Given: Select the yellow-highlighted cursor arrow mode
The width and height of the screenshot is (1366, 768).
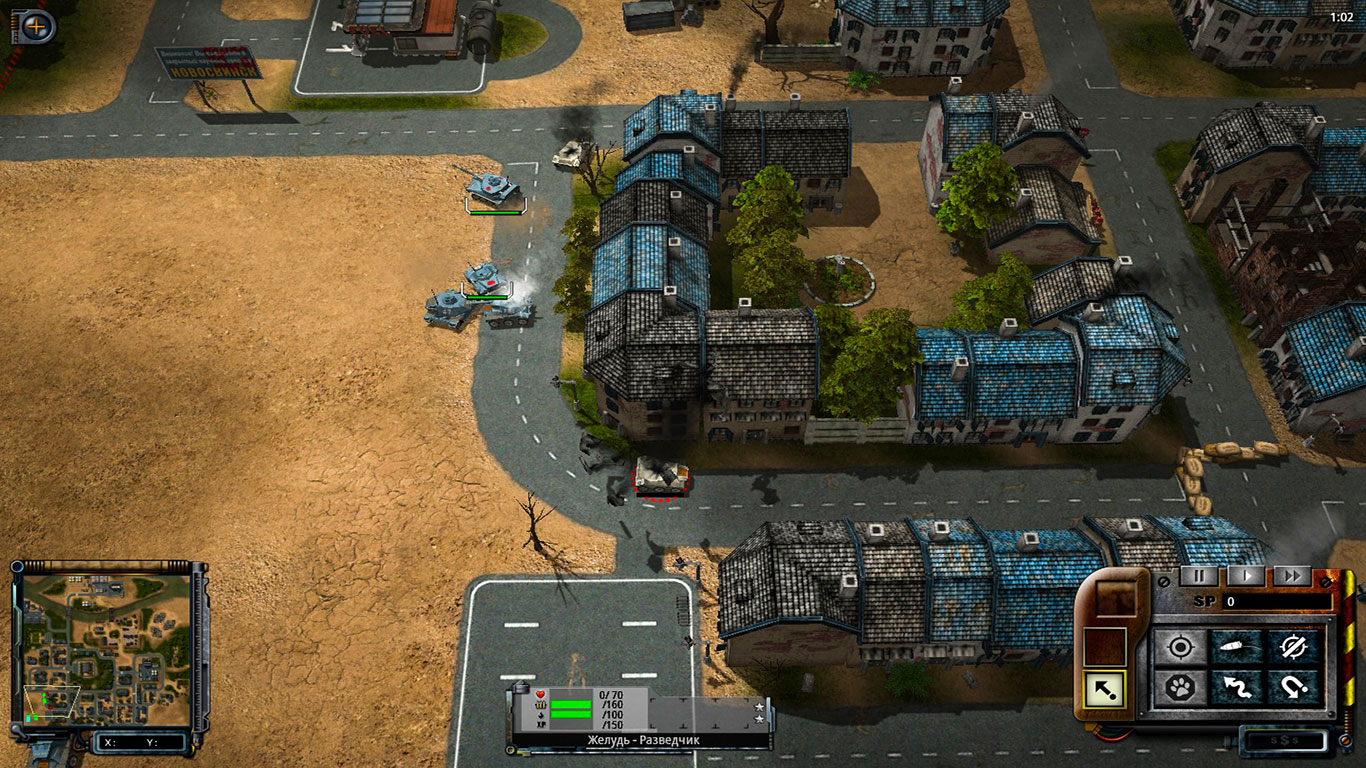Looking at the screenshot, I should 1104,688.
